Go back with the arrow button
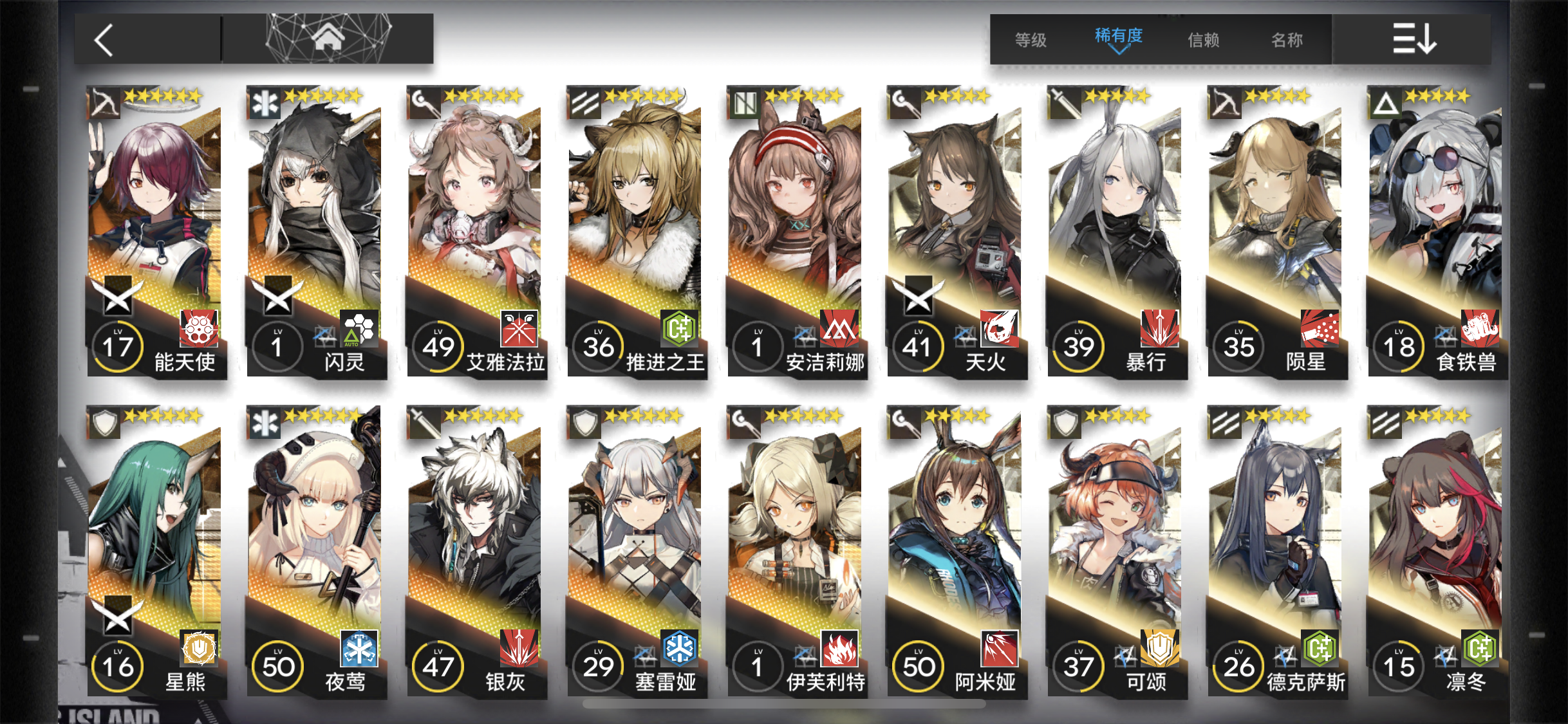The width and height of the screenshot is (1568, 724). click(104, 40)
